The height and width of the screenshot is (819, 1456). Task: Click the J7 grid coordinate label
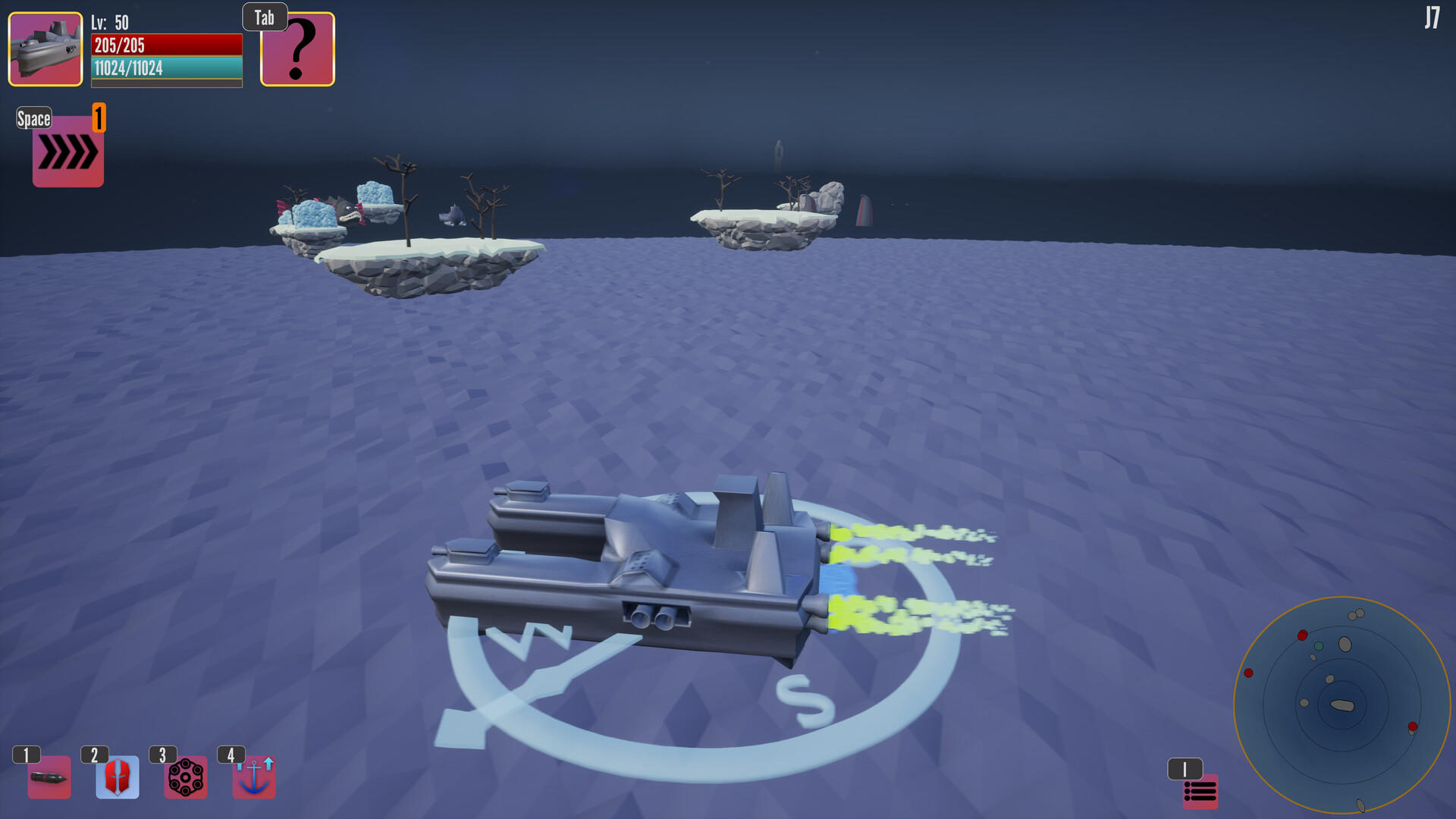[x=1434, y=17]
